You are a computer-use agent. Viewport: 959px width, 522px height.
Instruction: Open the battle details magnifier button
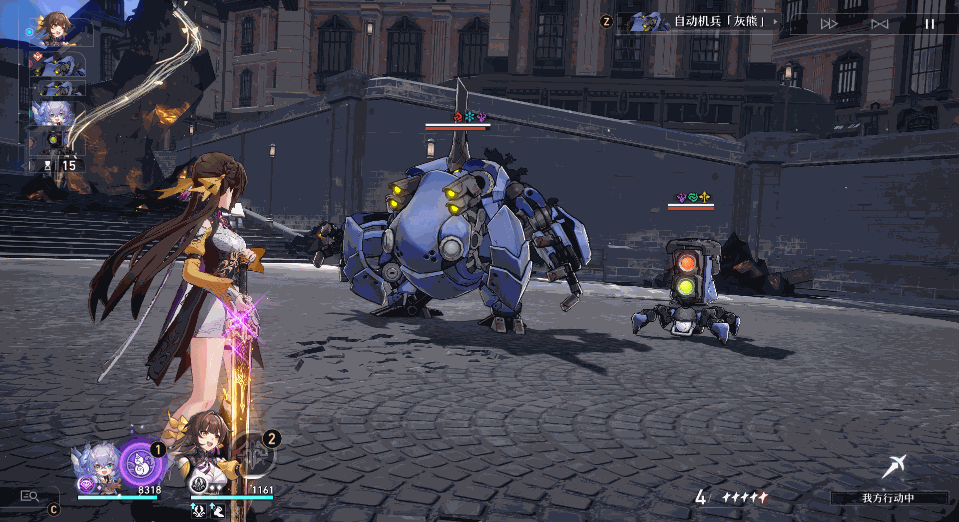pos(30,494)
